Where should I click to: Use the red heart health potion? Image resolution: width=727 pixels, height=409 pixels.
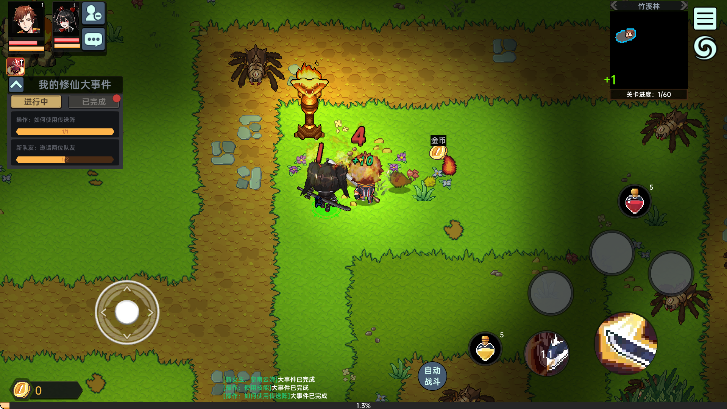point(634,201)
